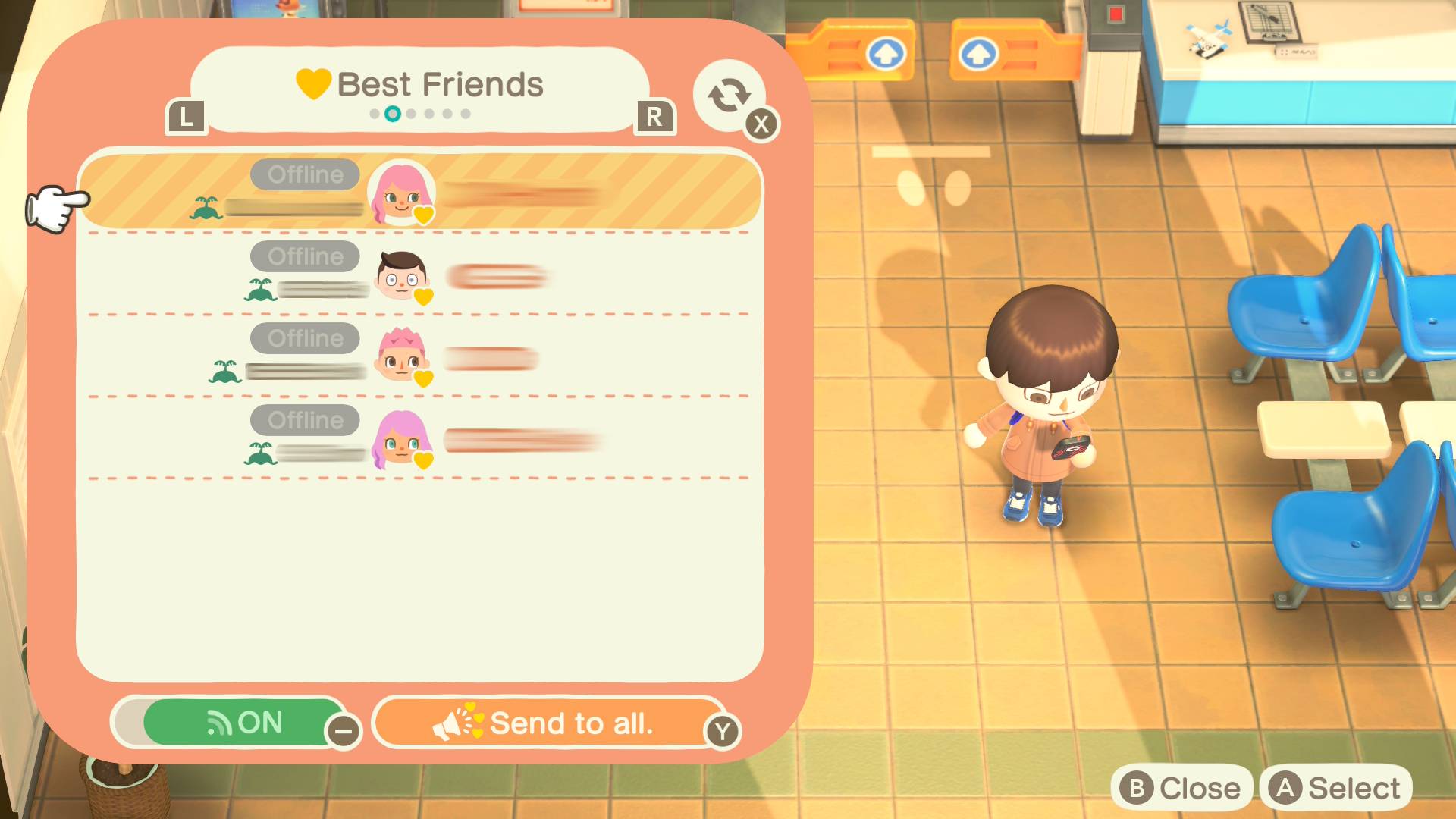Click the highlighted second page indicator dot
This screenshot has height=819, width=1456.
click(x=394, y=114)
